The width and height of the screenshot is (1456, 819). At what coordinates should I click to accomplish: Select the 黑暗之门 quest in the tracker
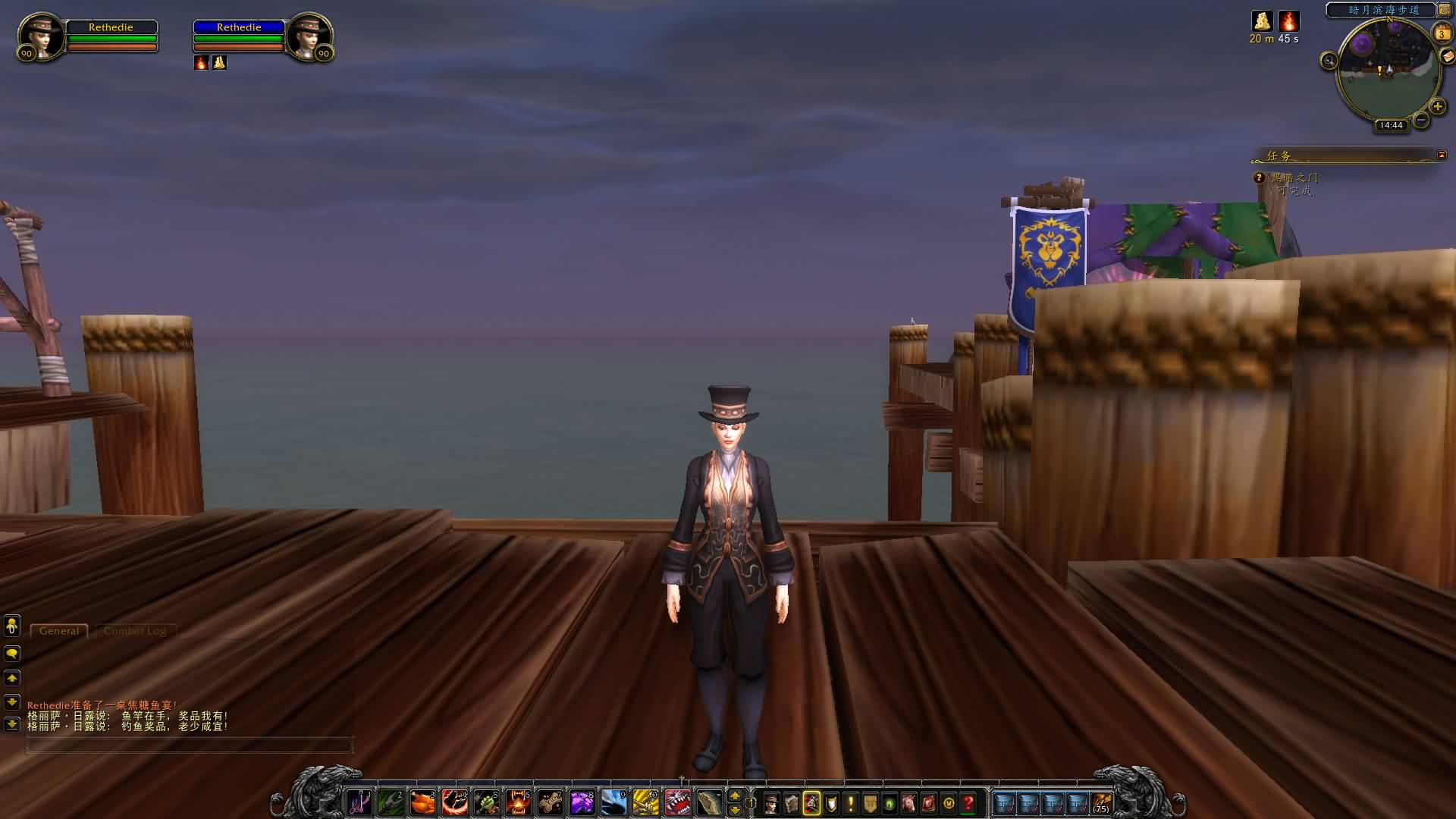coord(1294,177)
